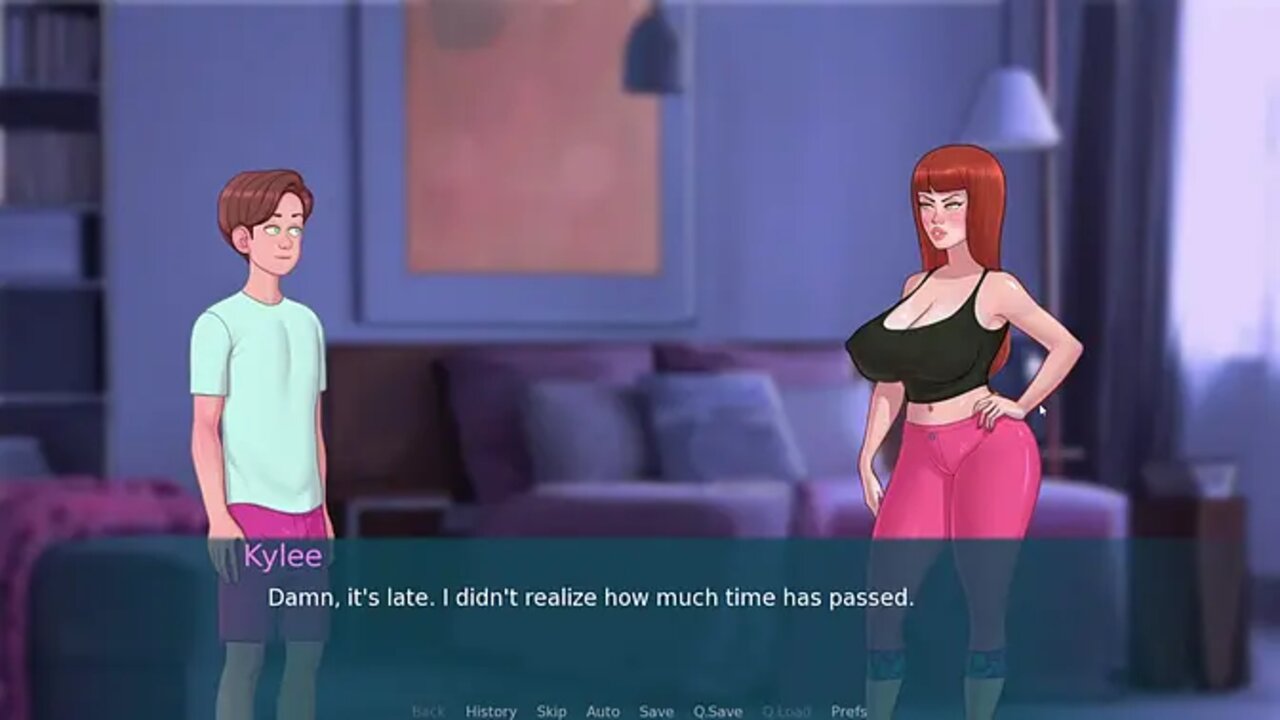Open the Prefs settings
Image resolution: width=1280 pixels, height=720 pixels.
pyautogui.click(x=849, y=711)
